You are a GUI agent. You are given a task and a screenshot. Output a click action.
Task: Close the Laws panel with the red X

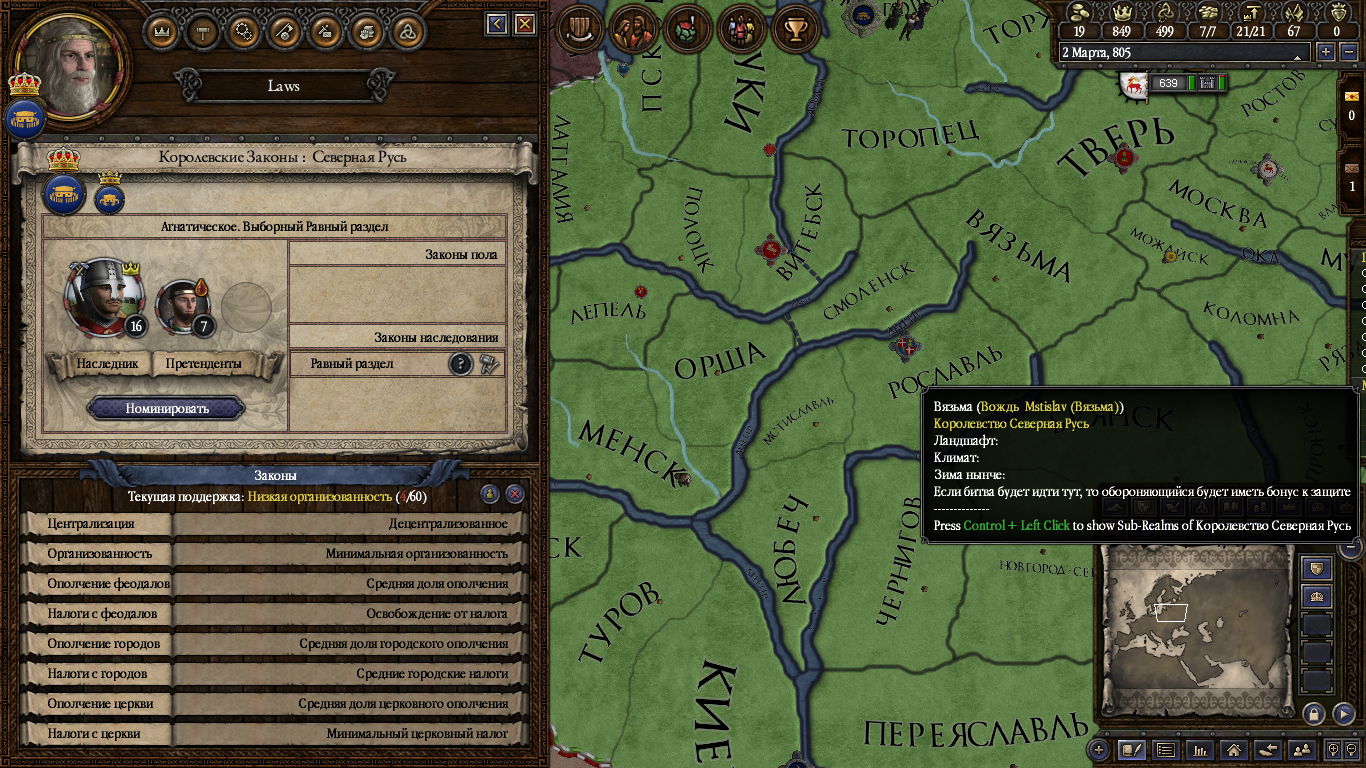point(524,24)
